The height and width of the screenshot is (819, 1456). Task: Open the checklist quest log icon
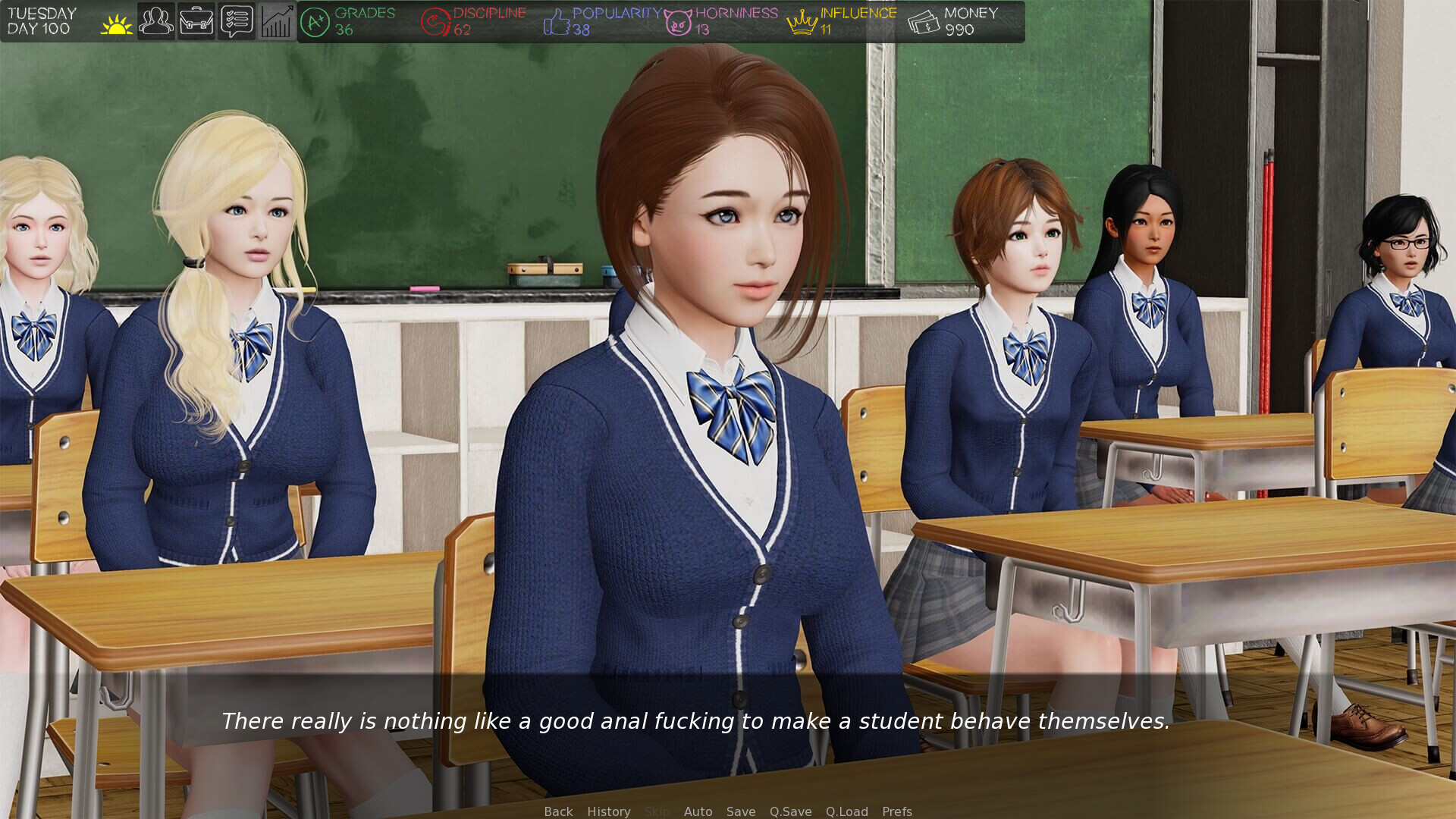coord(236,20)
